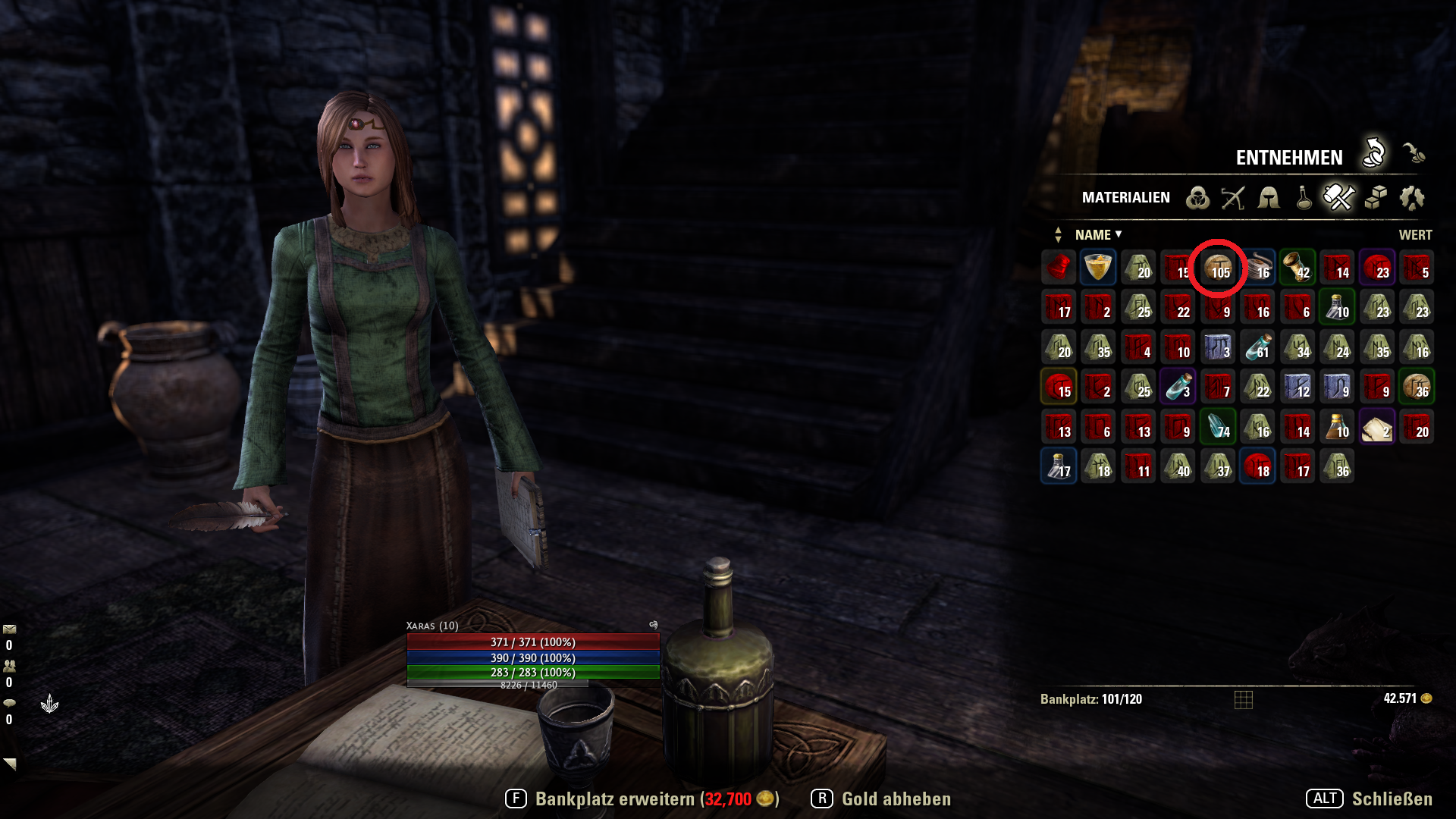Pick the teal crystal stack of 74
Viewport: 1456px width, 819px height.
(x=1218, y=426)
